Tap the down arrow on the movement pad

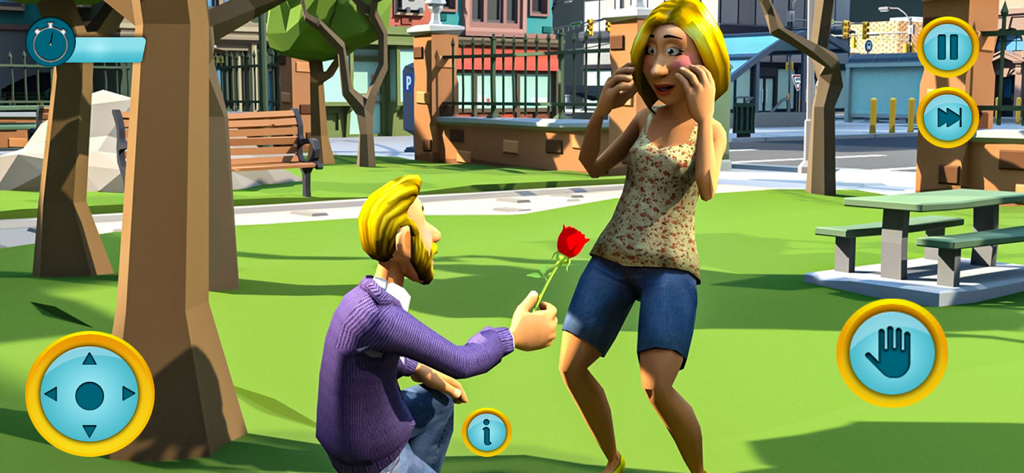tap(89, 430)
